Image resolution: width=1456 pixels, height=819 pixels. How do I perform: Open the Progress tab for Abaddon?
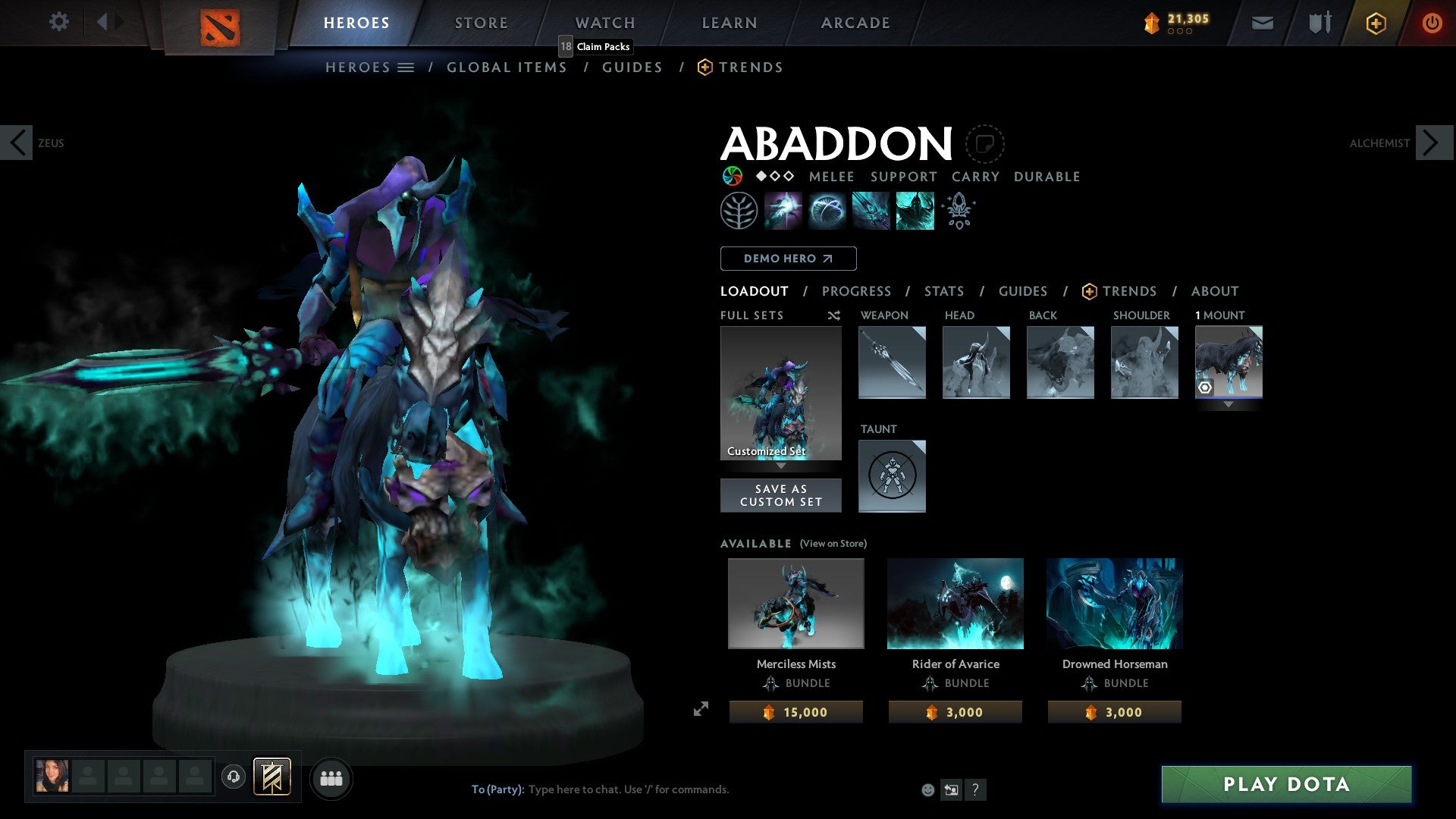click(x=857, y=291)
